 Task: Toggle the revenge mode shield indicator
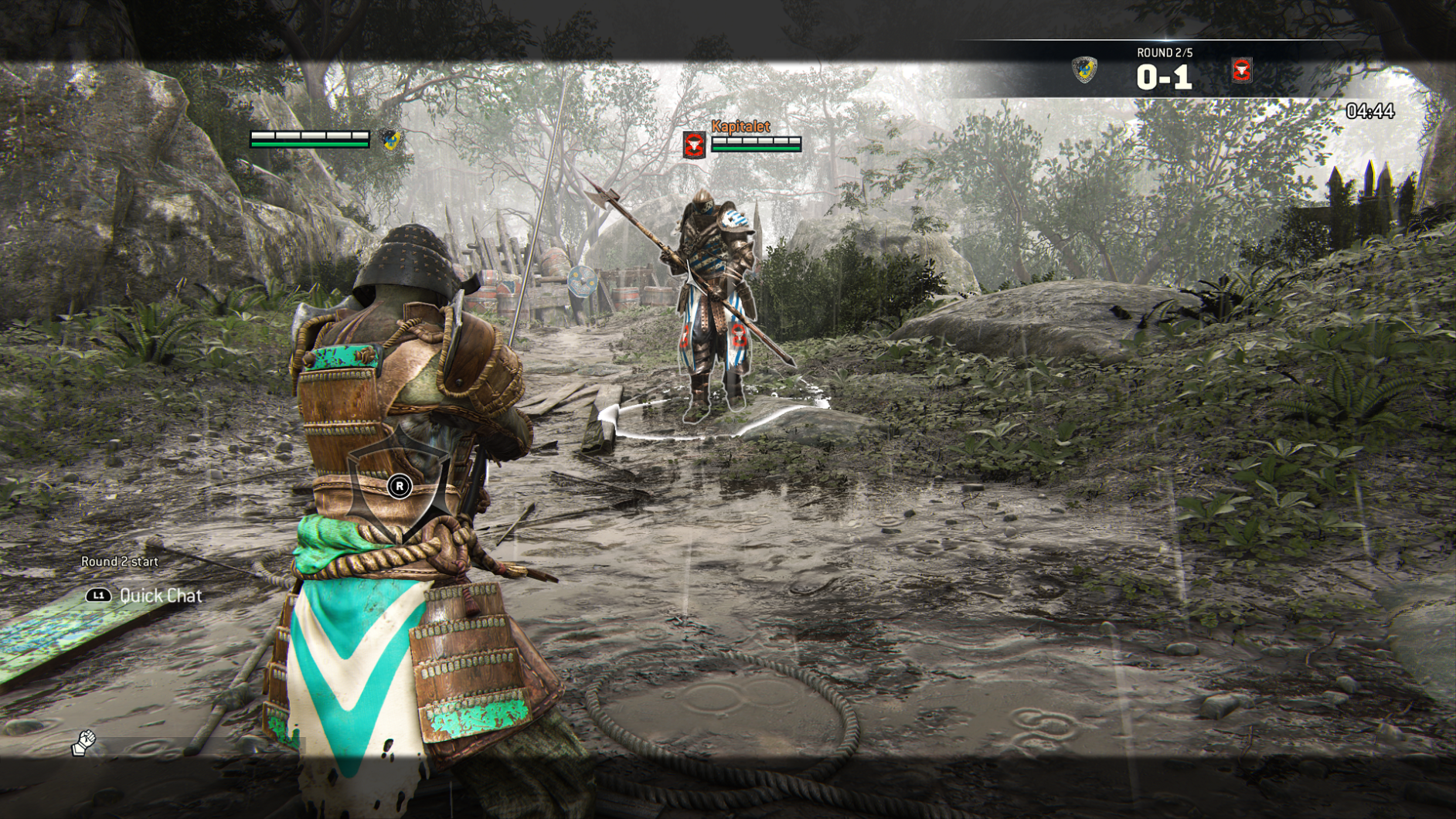coord(399,485)
